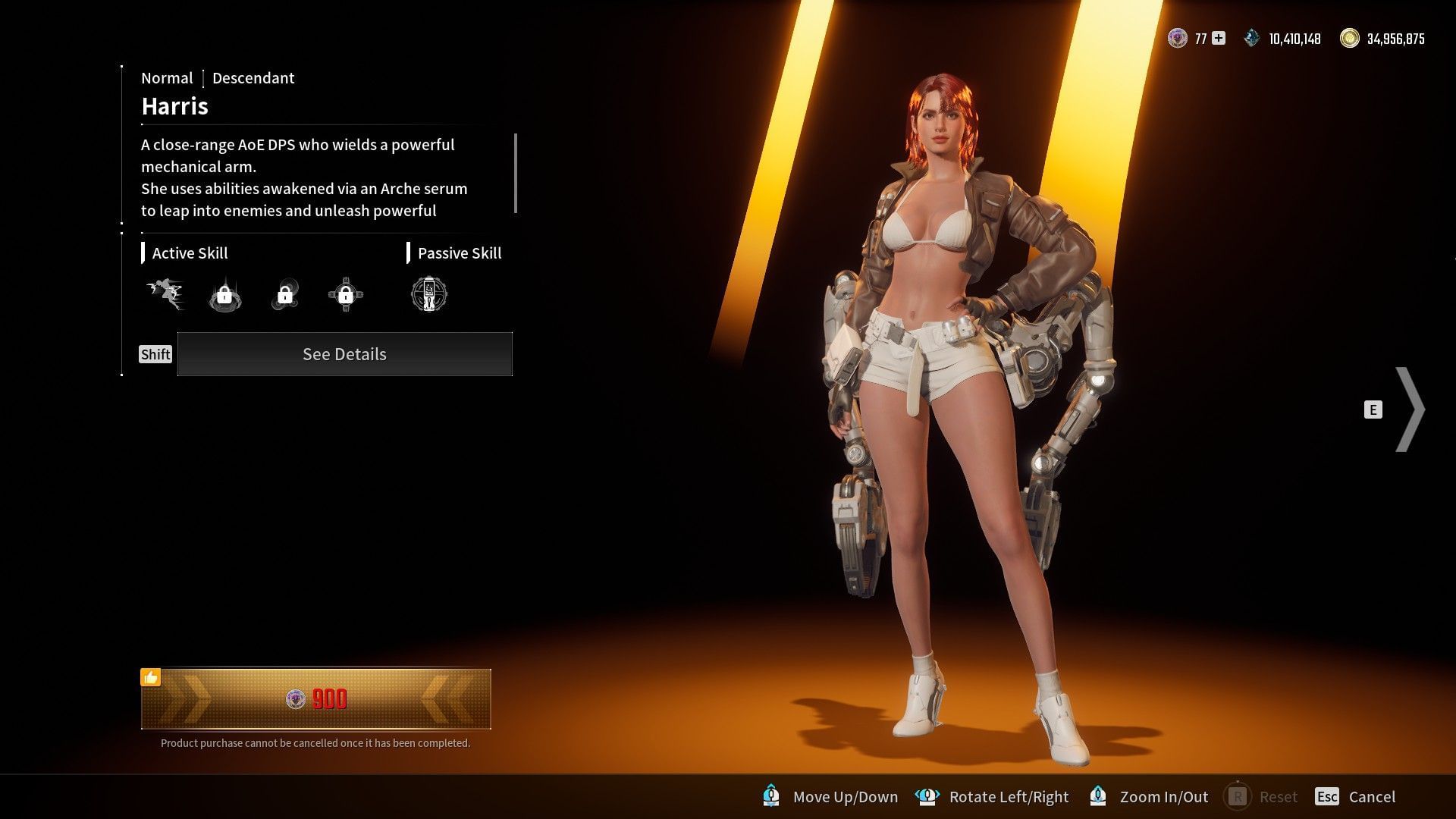
Task: Inspect the third locked active skill
Action: click(285, 295)
